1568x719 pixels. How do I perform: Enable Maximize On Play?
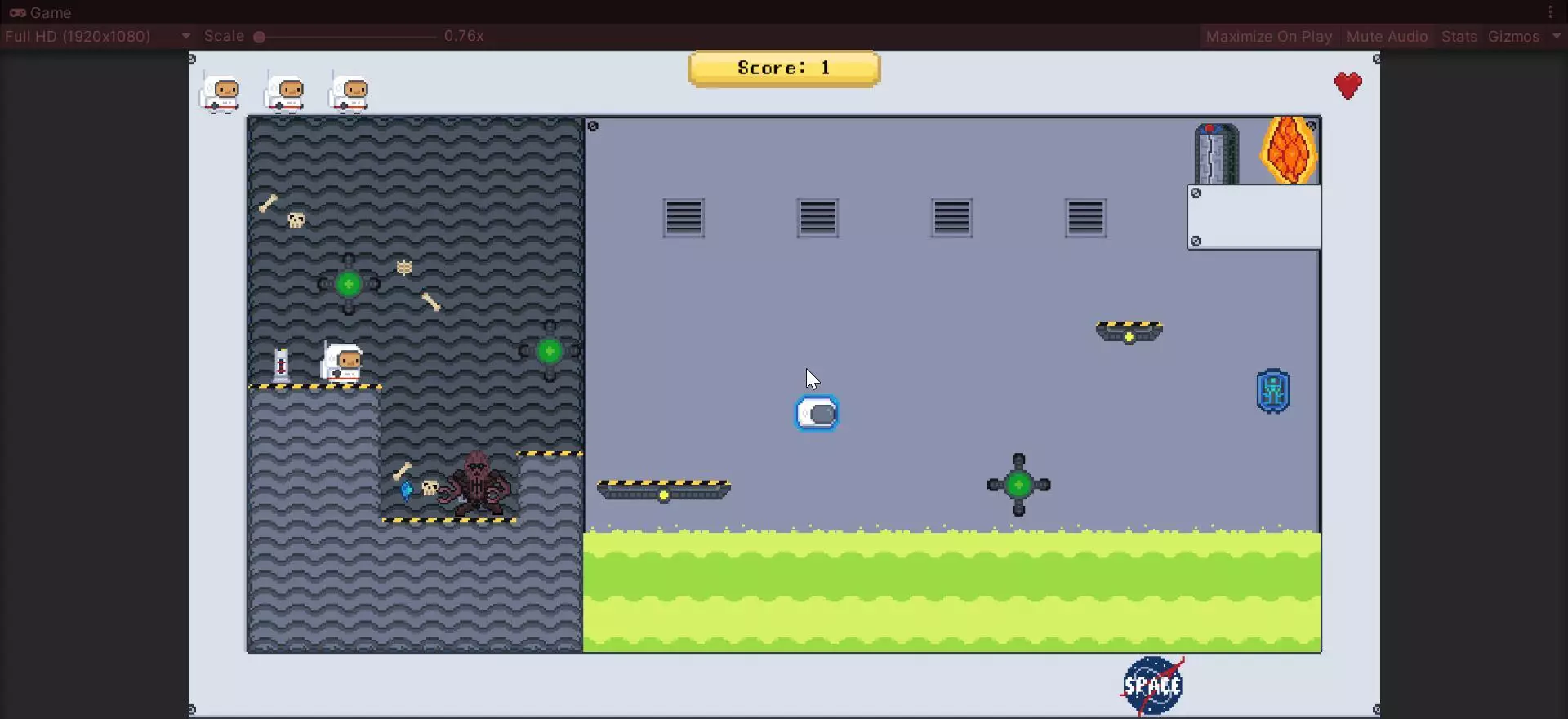[1267, 36]
